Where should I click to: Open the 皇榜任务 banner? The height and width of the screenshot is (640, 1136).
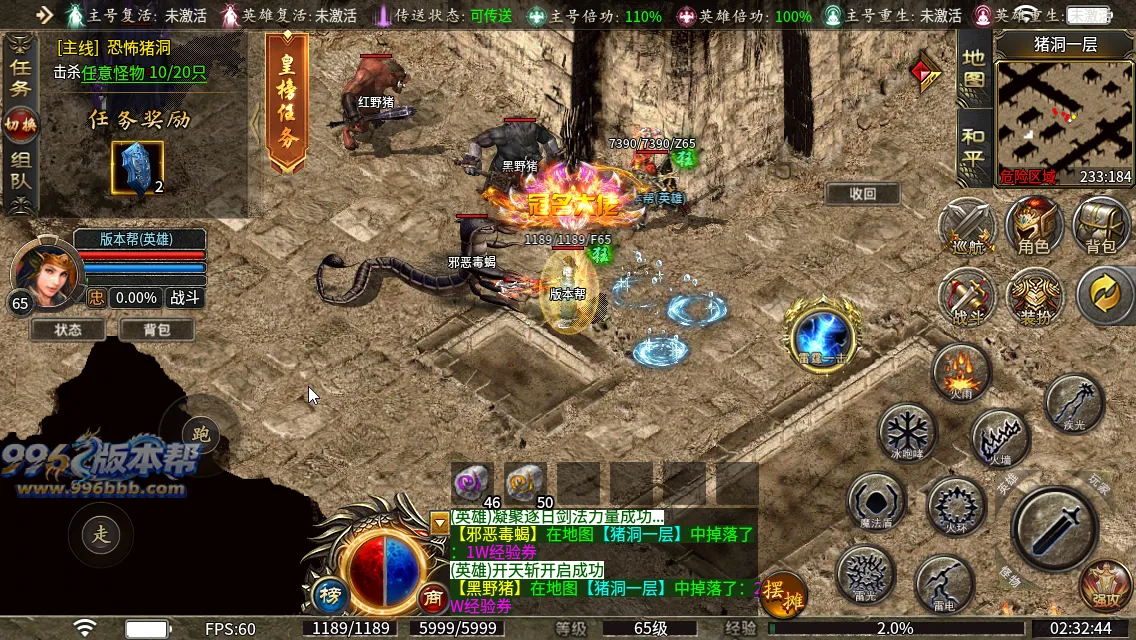point(287,103)
